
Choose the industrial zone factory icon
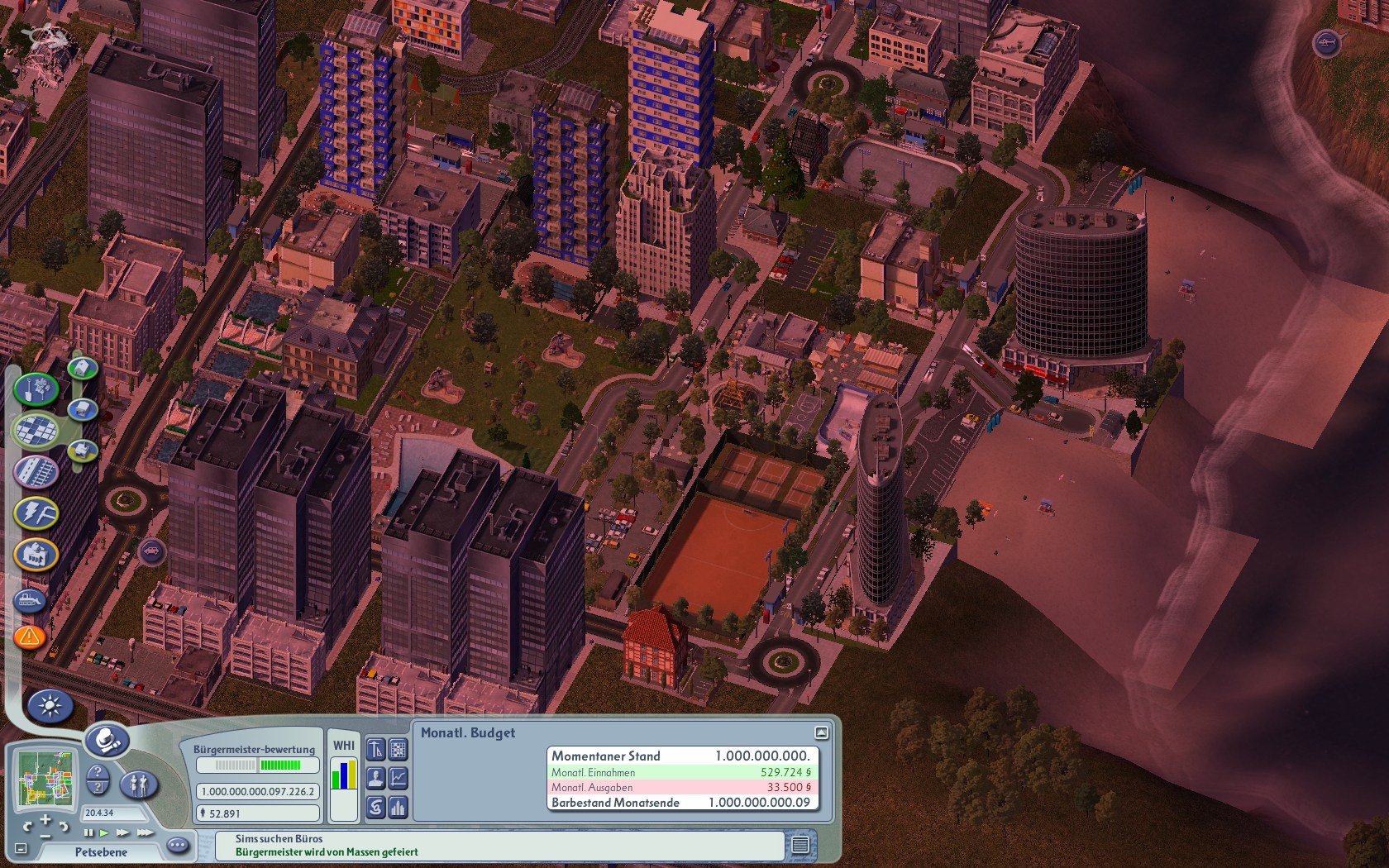click(82, 451)
